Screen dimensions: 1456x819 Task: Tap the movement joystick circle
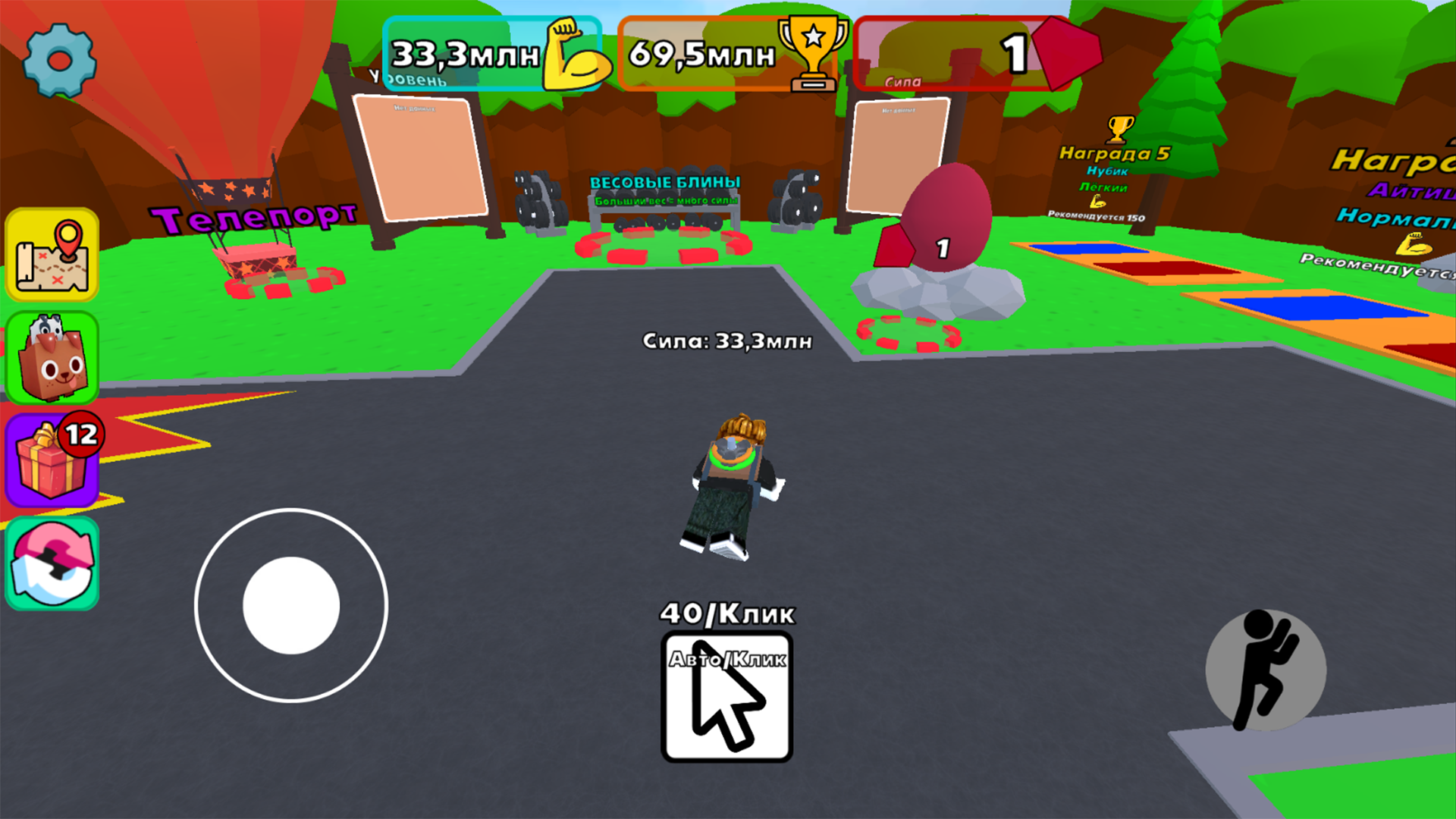pos(290,604)
